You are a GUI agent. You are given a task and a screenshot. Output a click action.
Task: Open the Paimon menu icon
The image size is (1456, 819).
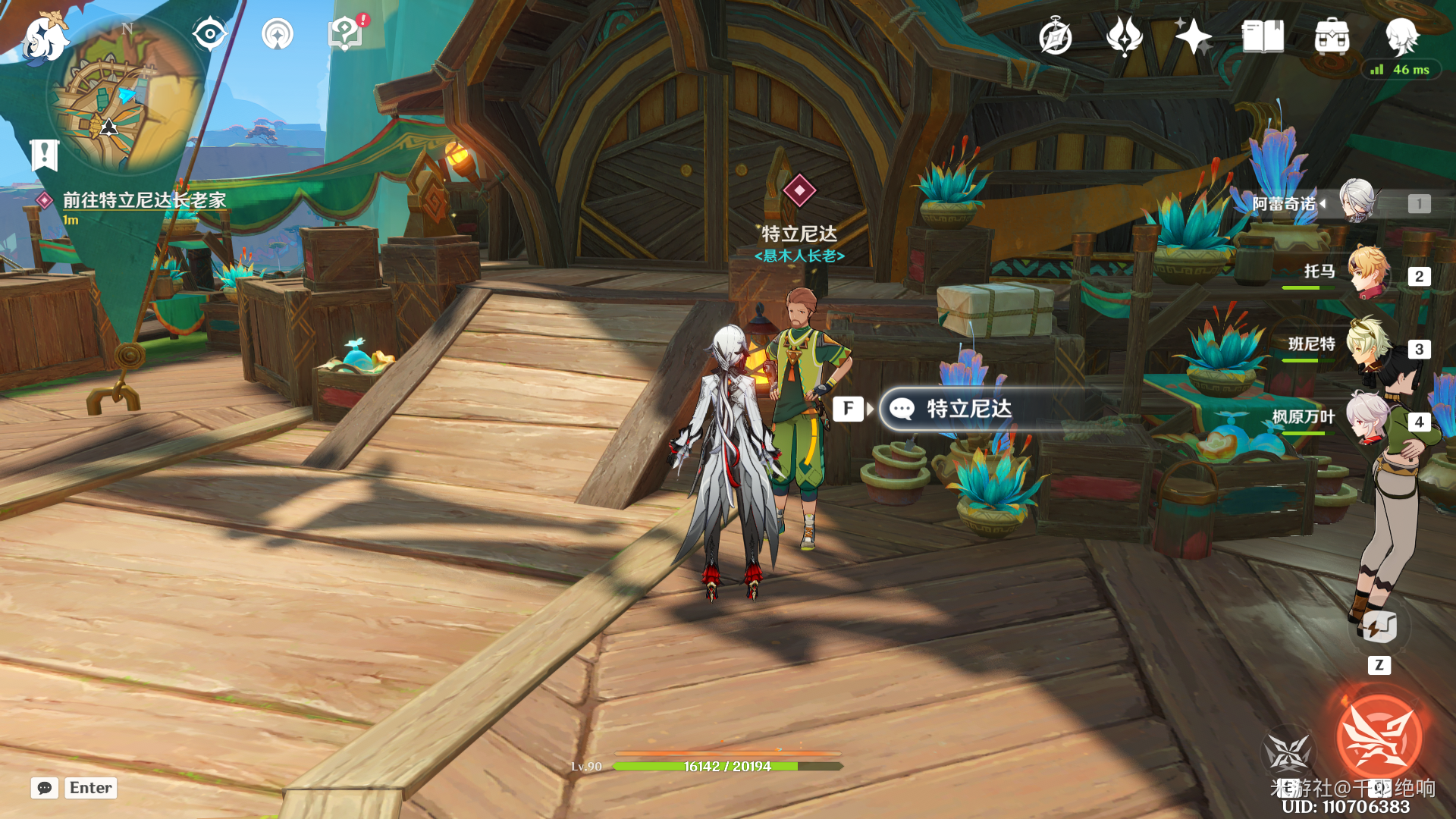[44, 38]
